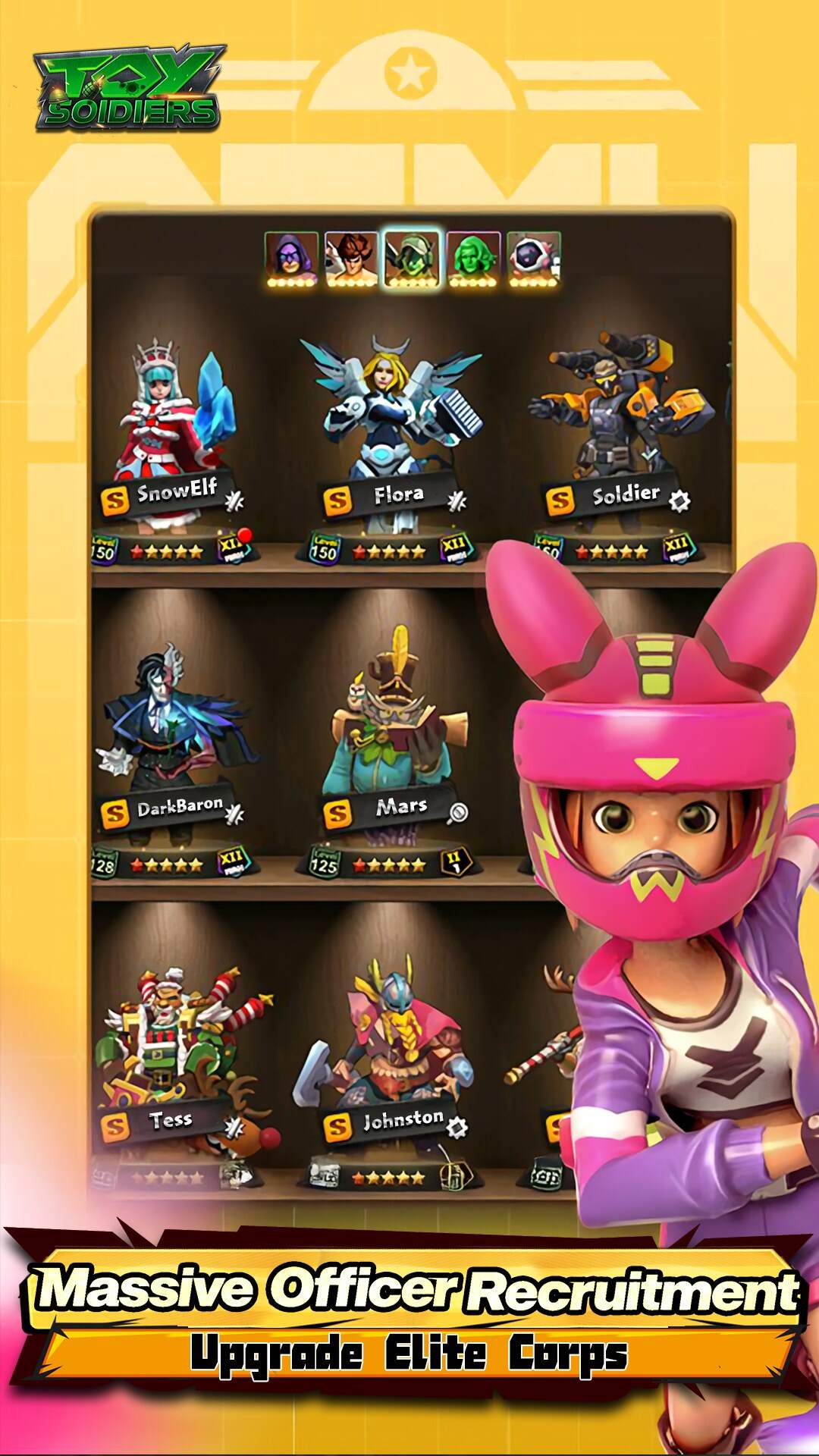The height and width of the screenshot is (1456, 819).
Task: Choose the green-capped goblin officer portrait
Action: (x=412, y=258)
